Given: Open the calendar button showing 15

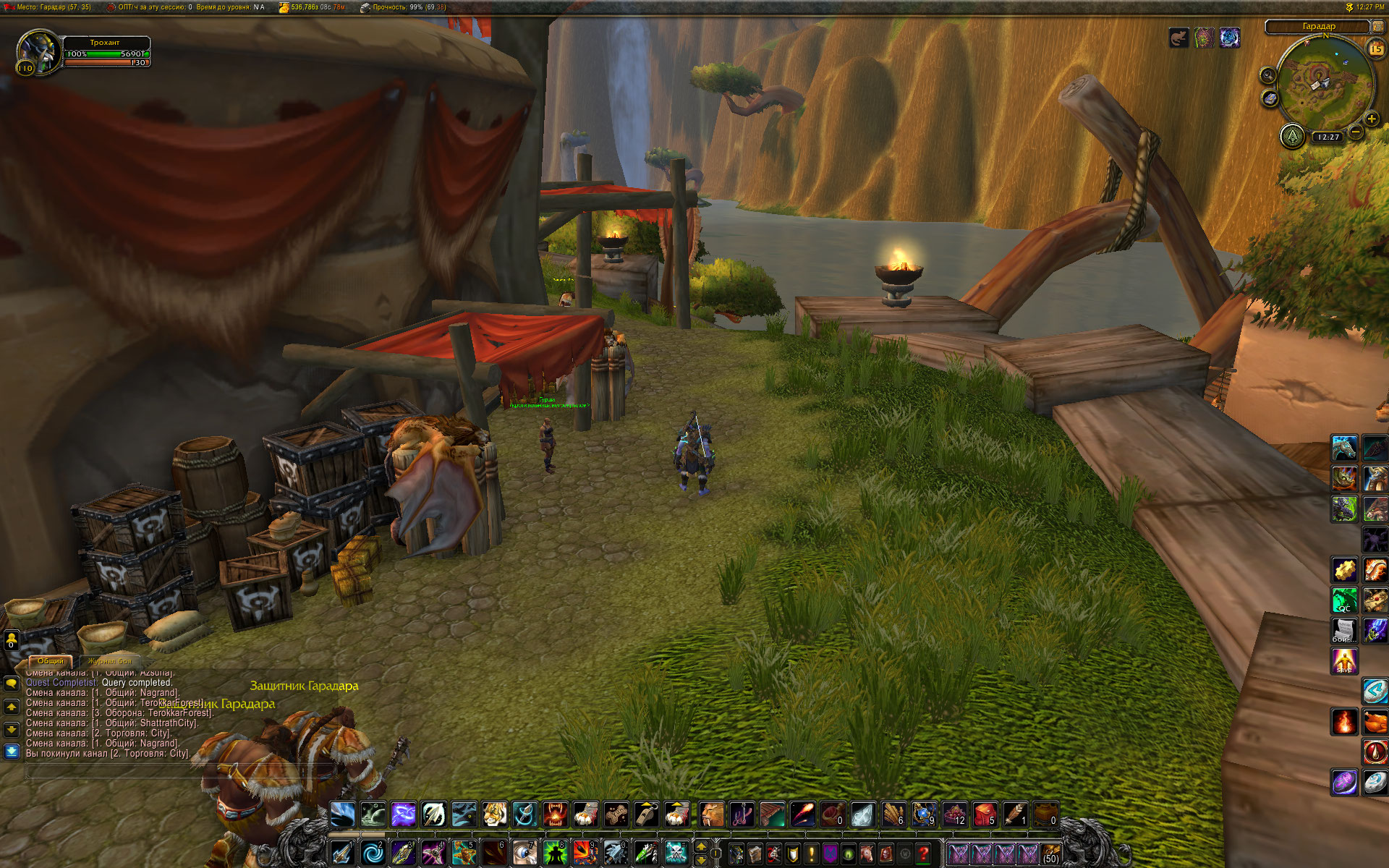Looking at the screenshot, I should pos(1375,48).
